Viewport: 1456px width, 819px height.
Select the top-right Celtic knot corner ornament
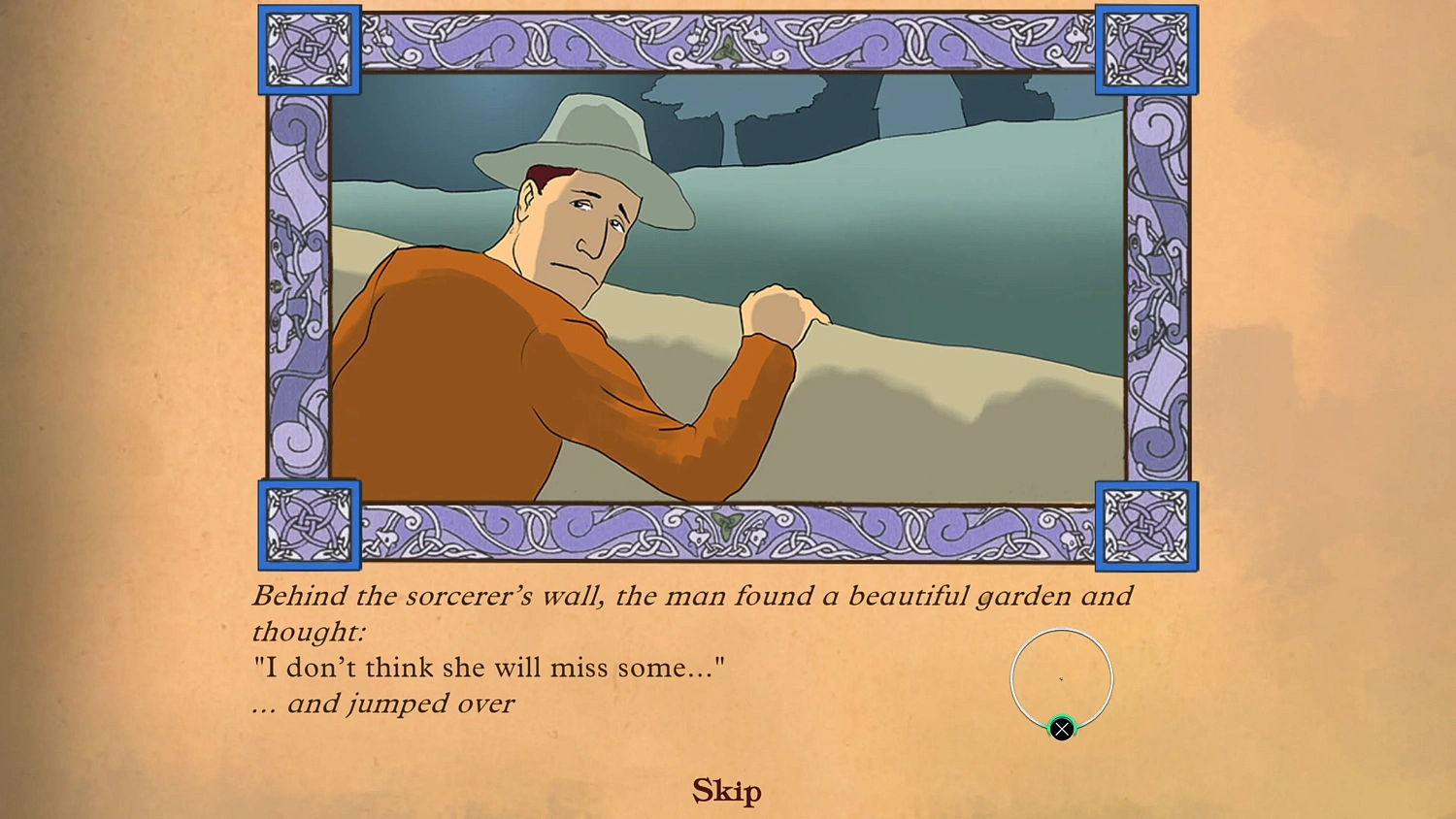click(x=1146, y=50)
